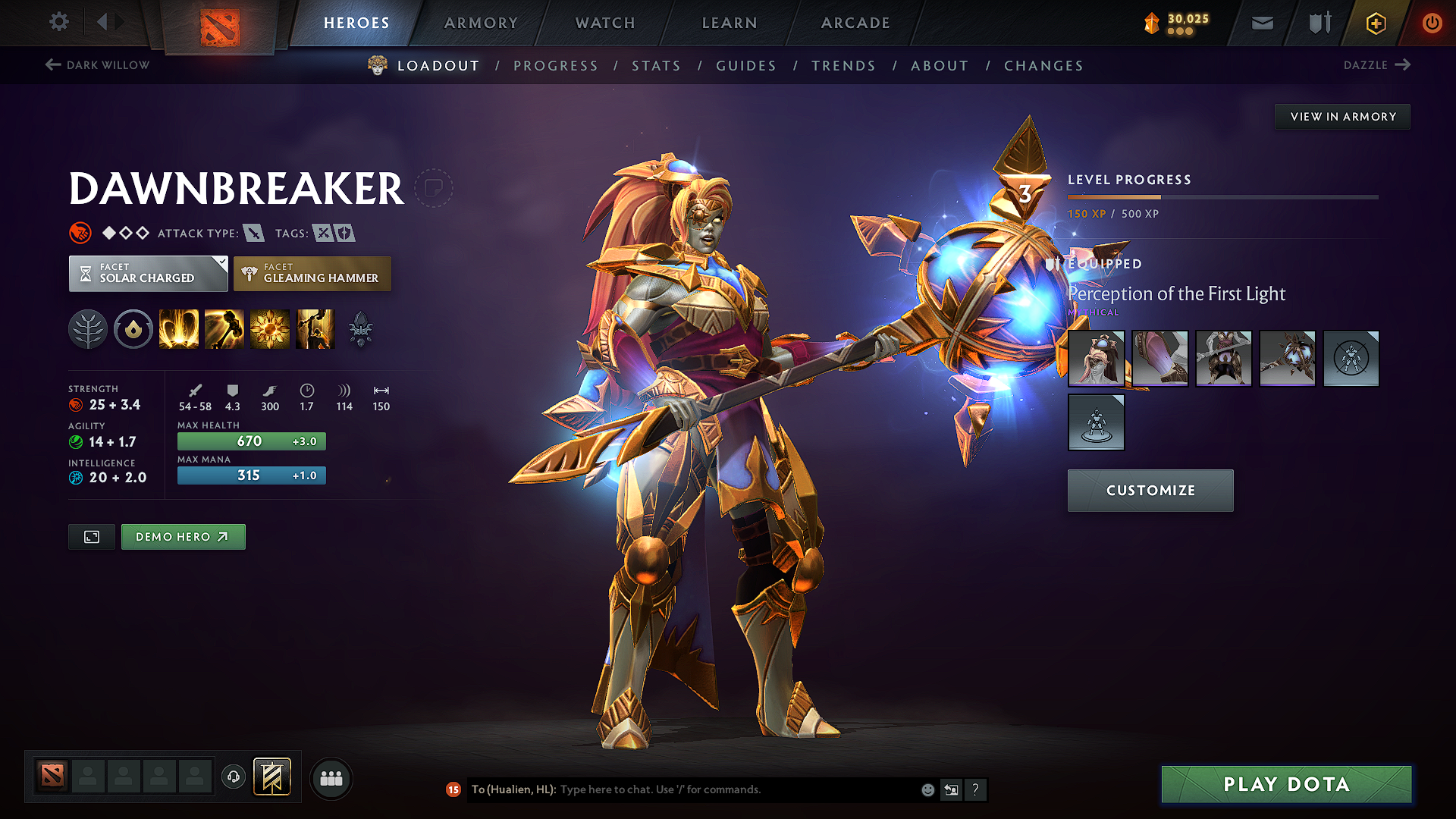Switch to the ARMORY tab
Screen dimensions: 1456x819
[x=481, y=23]
